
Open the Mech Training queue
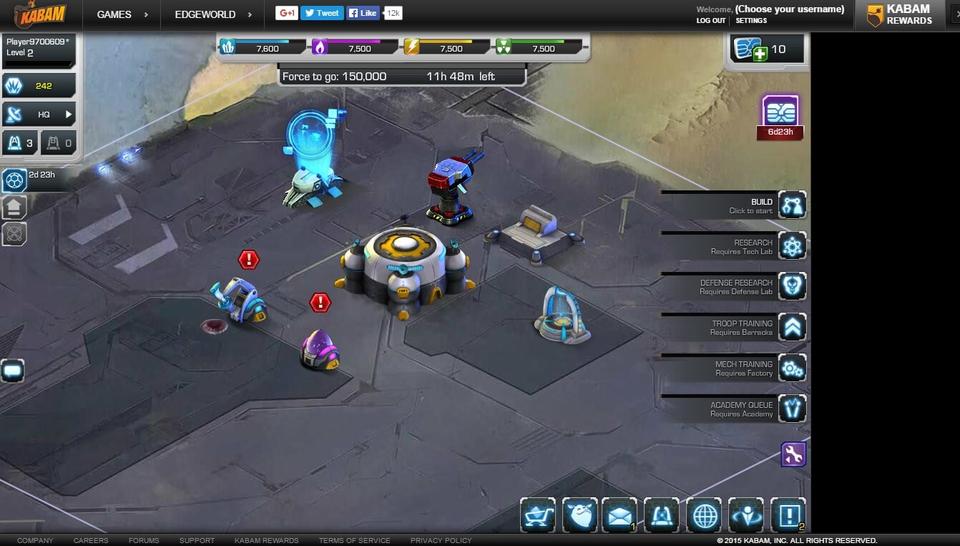pos(792,368)
